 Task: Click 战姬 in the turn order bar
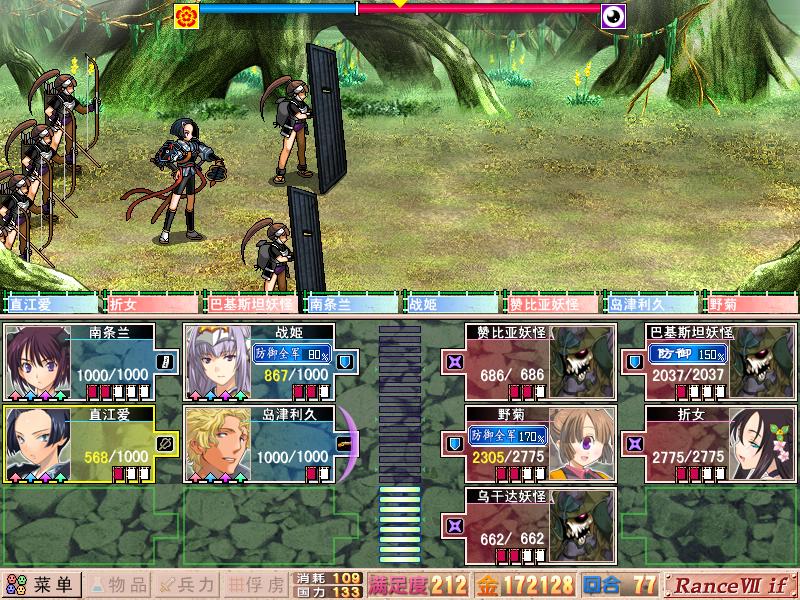(x=450, y=304)
